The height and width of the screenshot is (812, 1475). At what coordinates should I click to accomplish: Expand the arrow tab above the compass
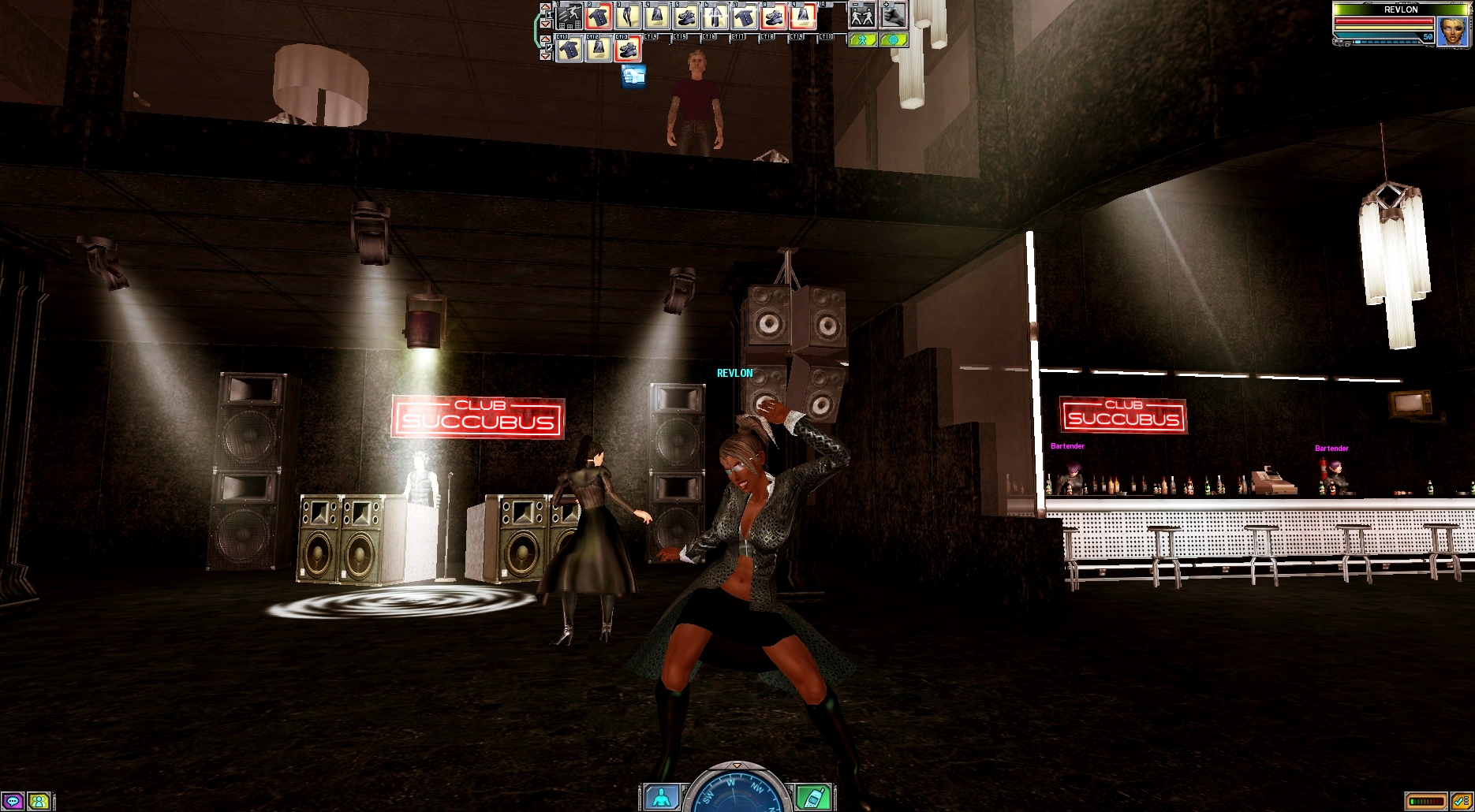coord(737,765)
